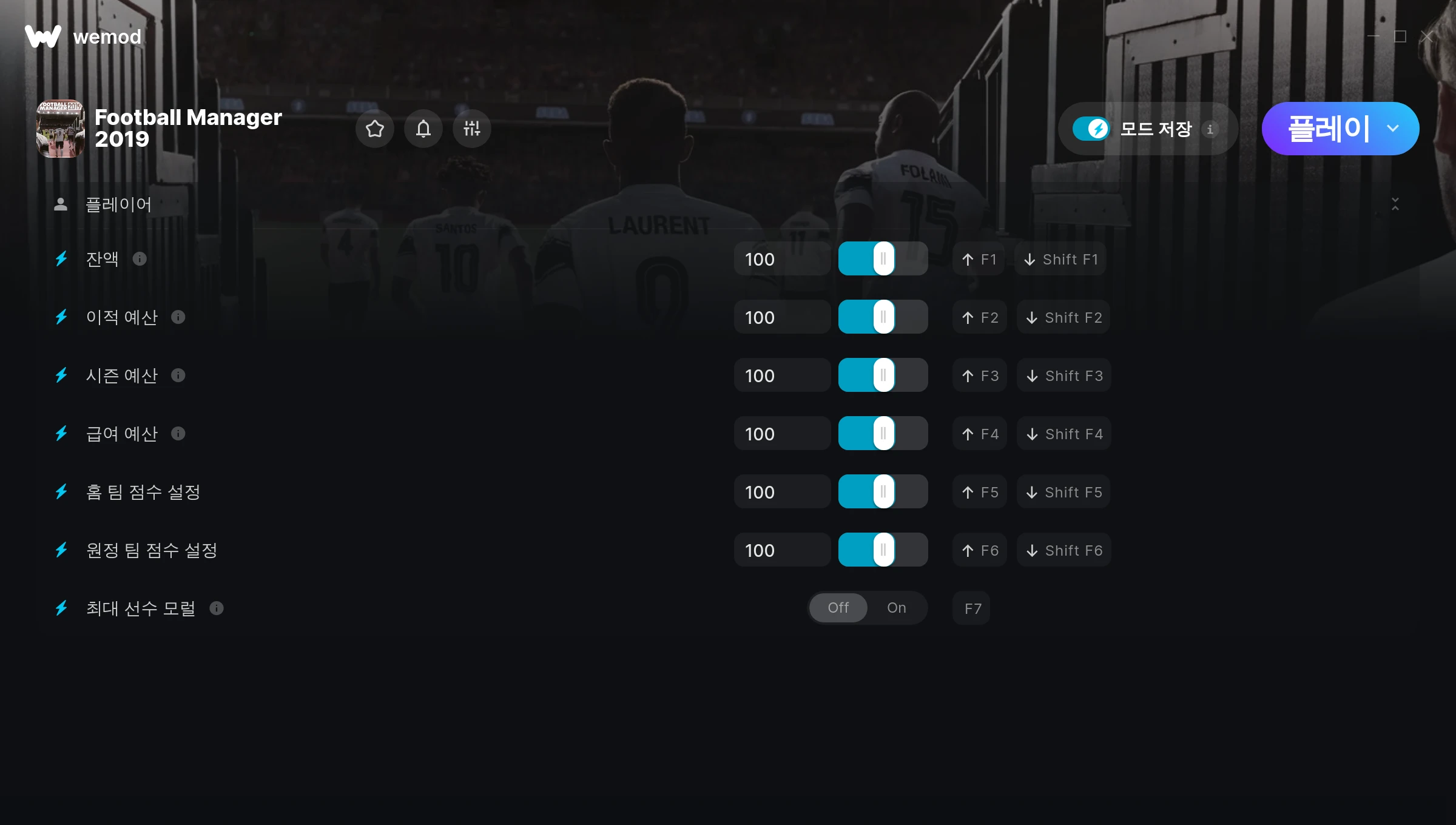Turn On 최대 선수 모럴 cheat
1456x825 pixels.
click(896, 608)
